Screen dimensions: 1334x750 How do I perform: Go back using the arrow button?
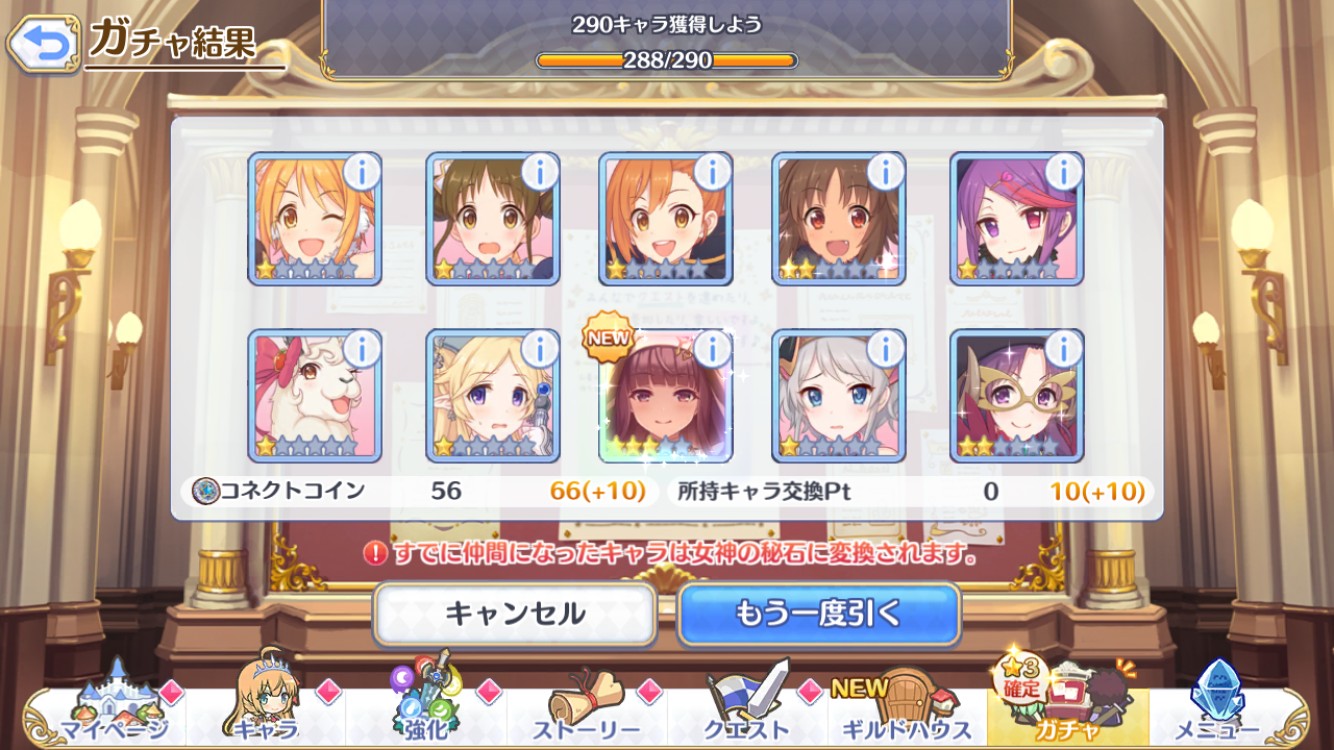click(43, 43)
